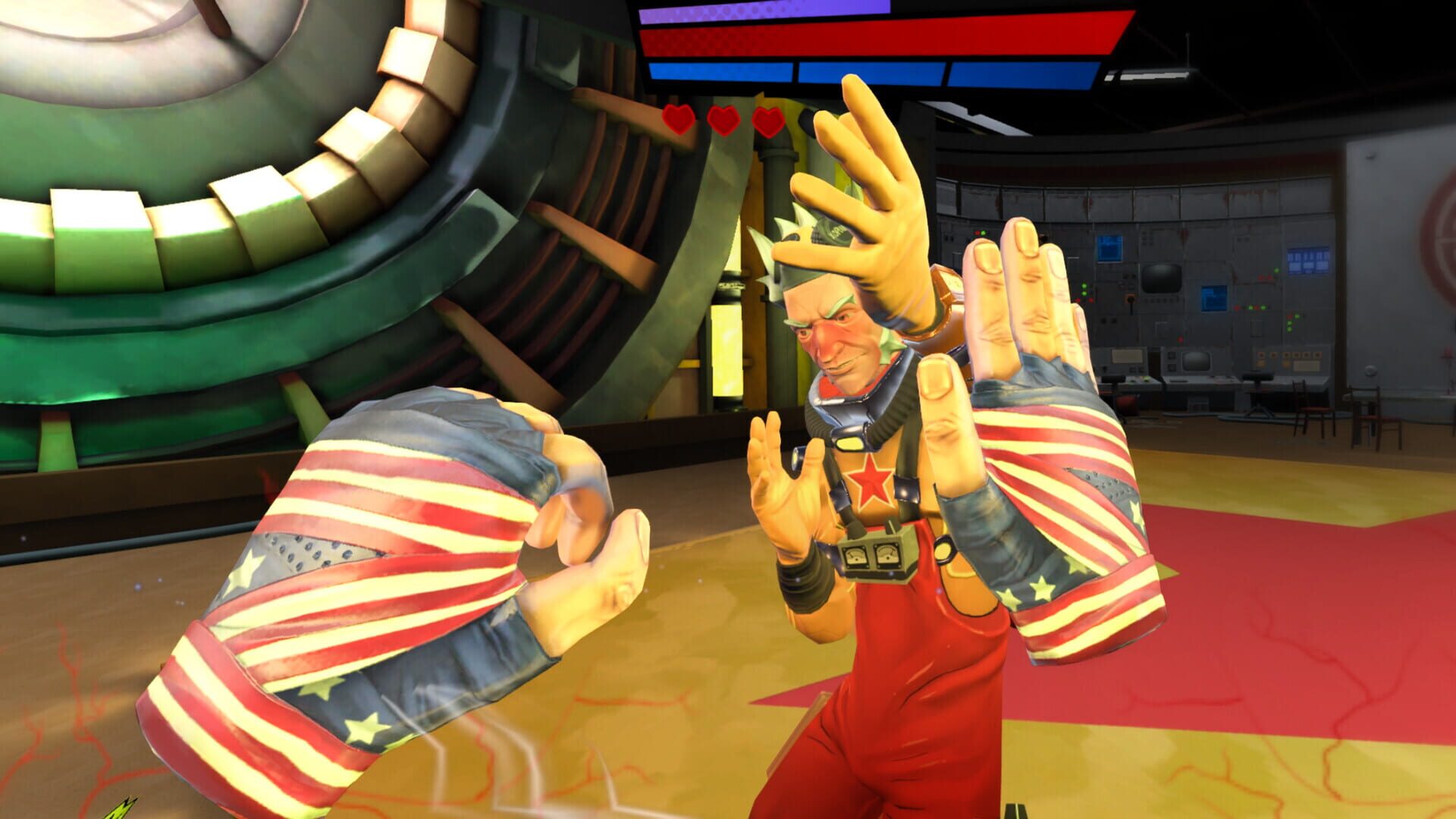Click the first red heart icon
The image size is (1456, 819).
[678, 118]
